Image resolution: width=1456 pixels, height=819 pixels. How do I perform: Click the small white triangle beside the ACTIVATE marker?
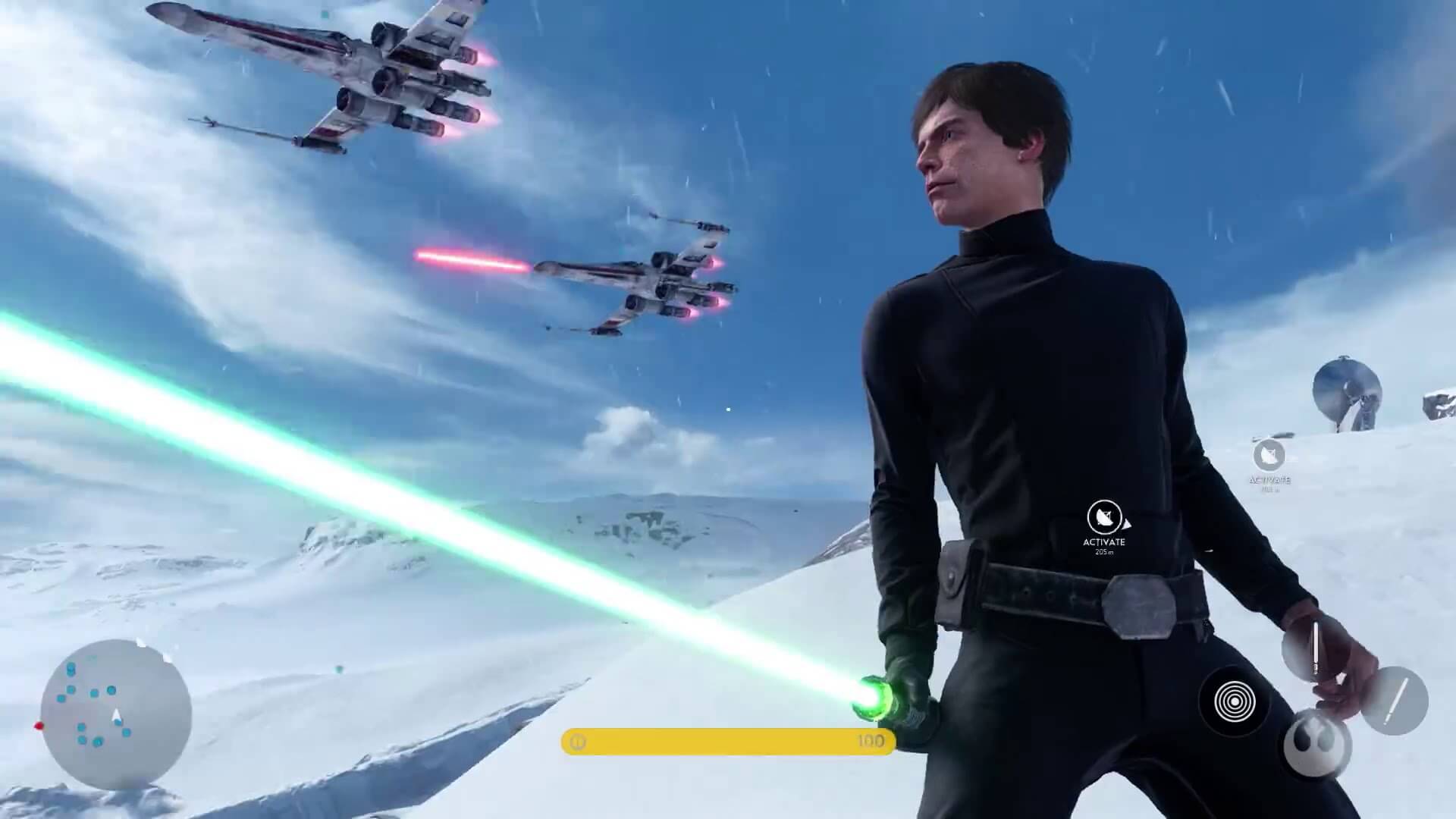pos(1127,524)
